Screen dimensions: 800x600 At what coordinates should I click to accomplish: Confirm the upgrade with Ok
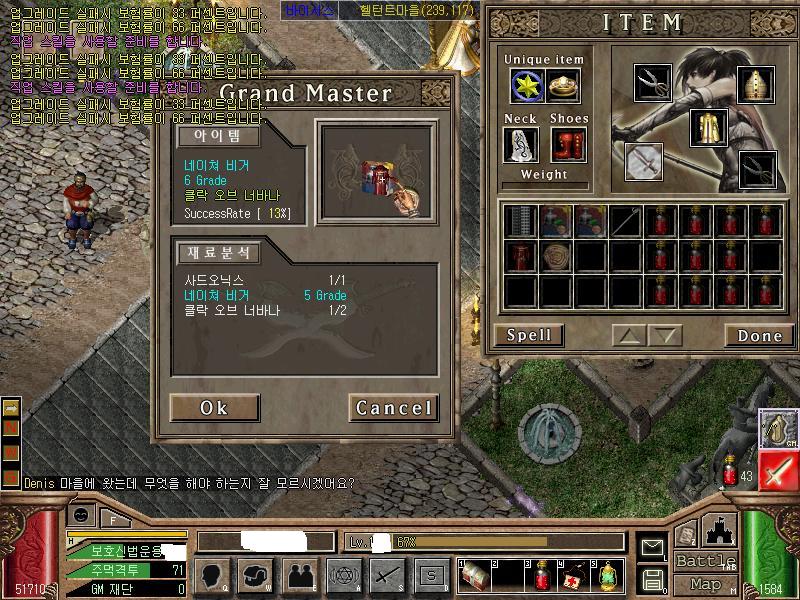[x=214, y=408]
